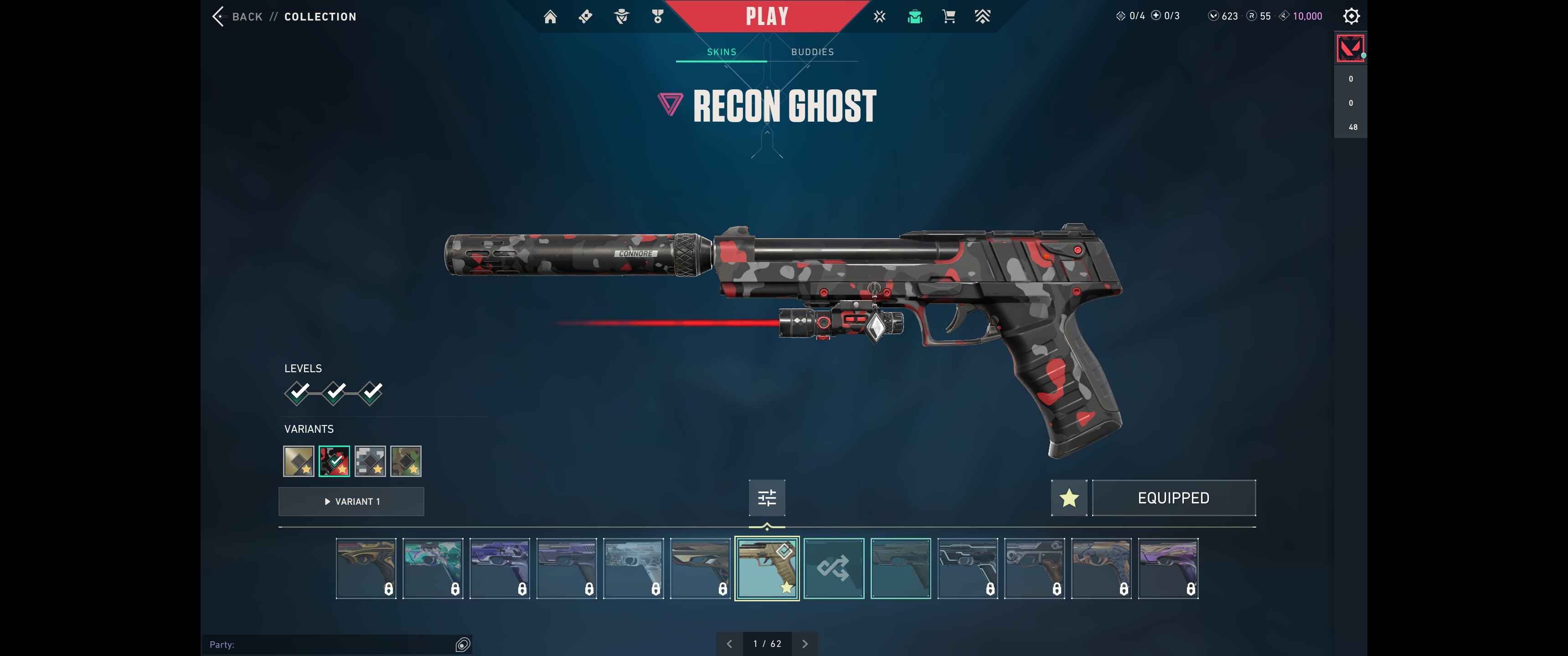Open the store shopping cart icon
1568x656 pixels.
949,16
